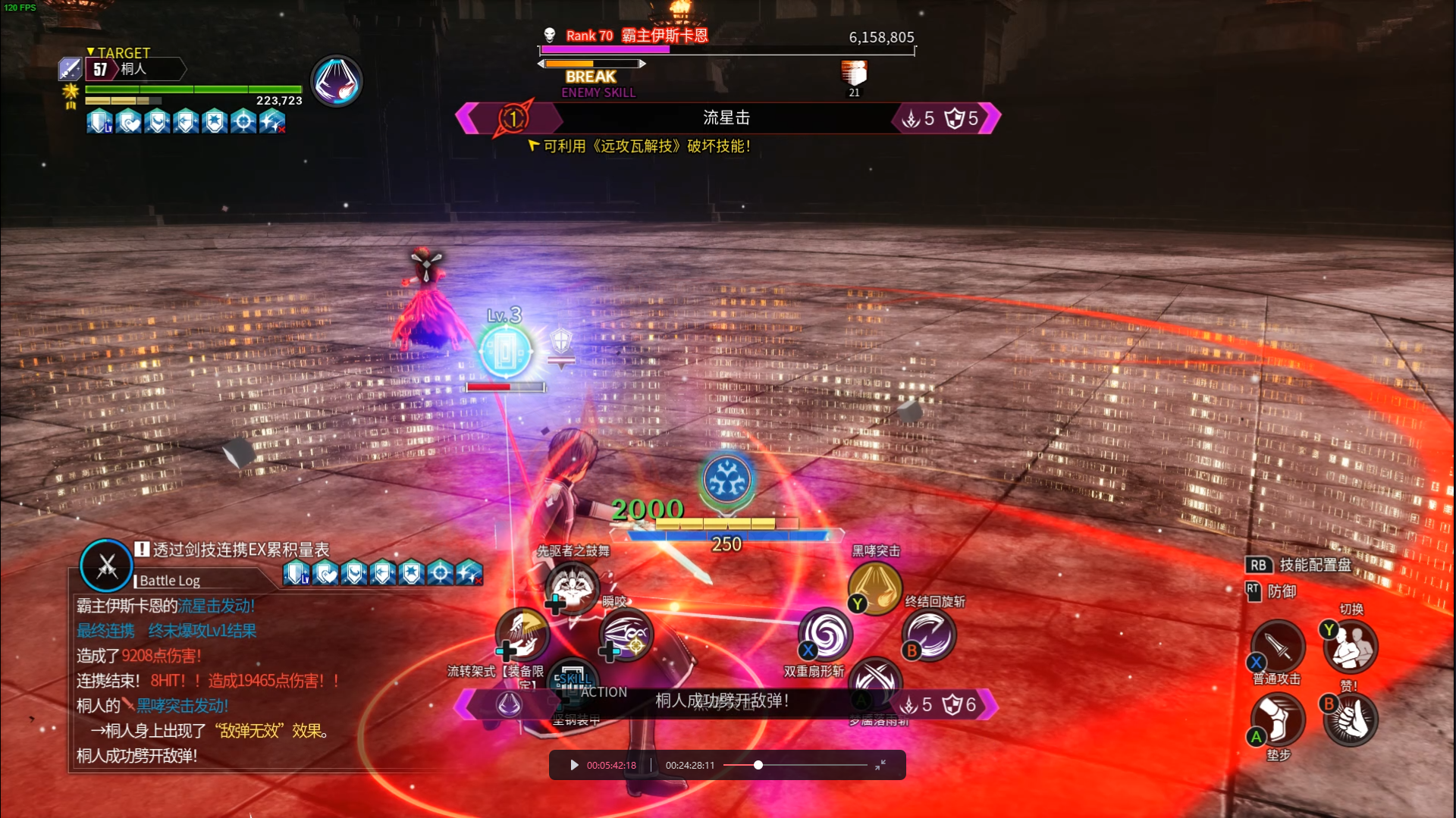Image resolution: width=1456 pixels, height=818 pixels.
Task: Use the 双重扇形斩 swirl skill
Action: click(826, 635)
